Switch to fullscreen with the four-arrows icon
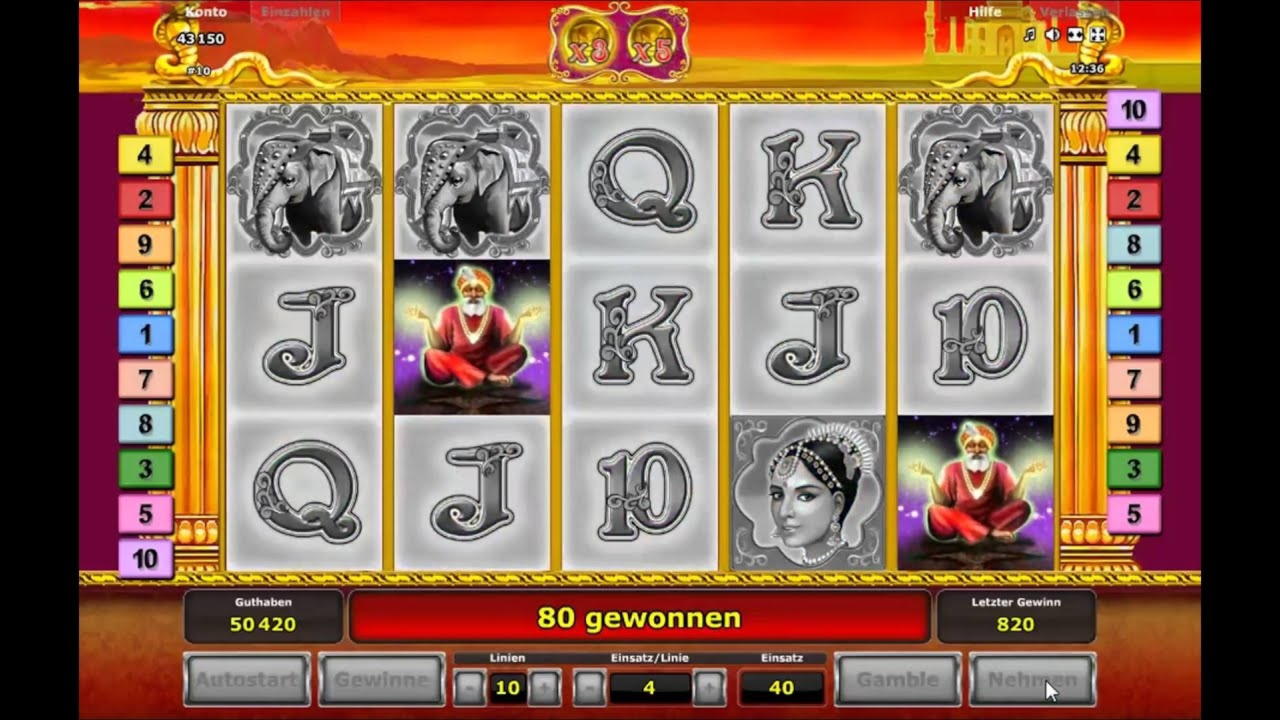This screenshot has width=1280, height=720. (x=1097, y=35)
